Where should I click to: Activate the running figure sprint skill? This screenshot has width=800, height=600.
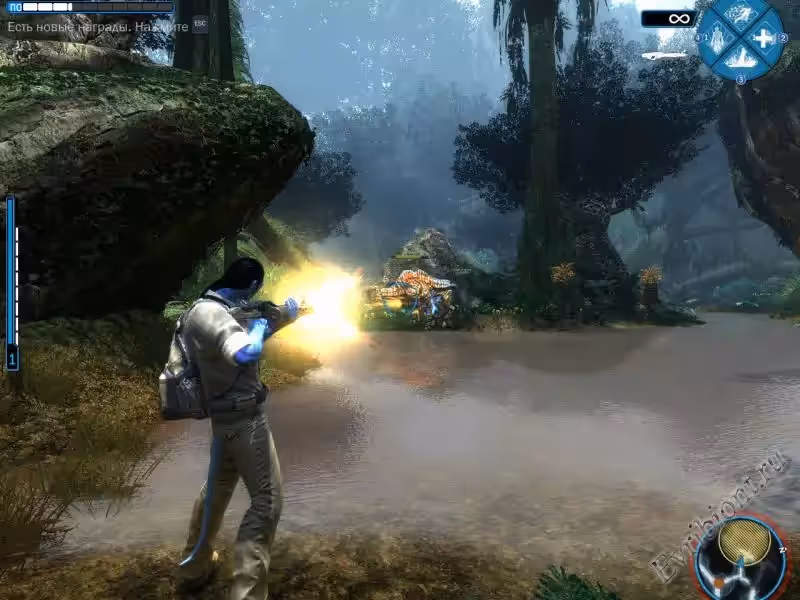coord(739,14)
